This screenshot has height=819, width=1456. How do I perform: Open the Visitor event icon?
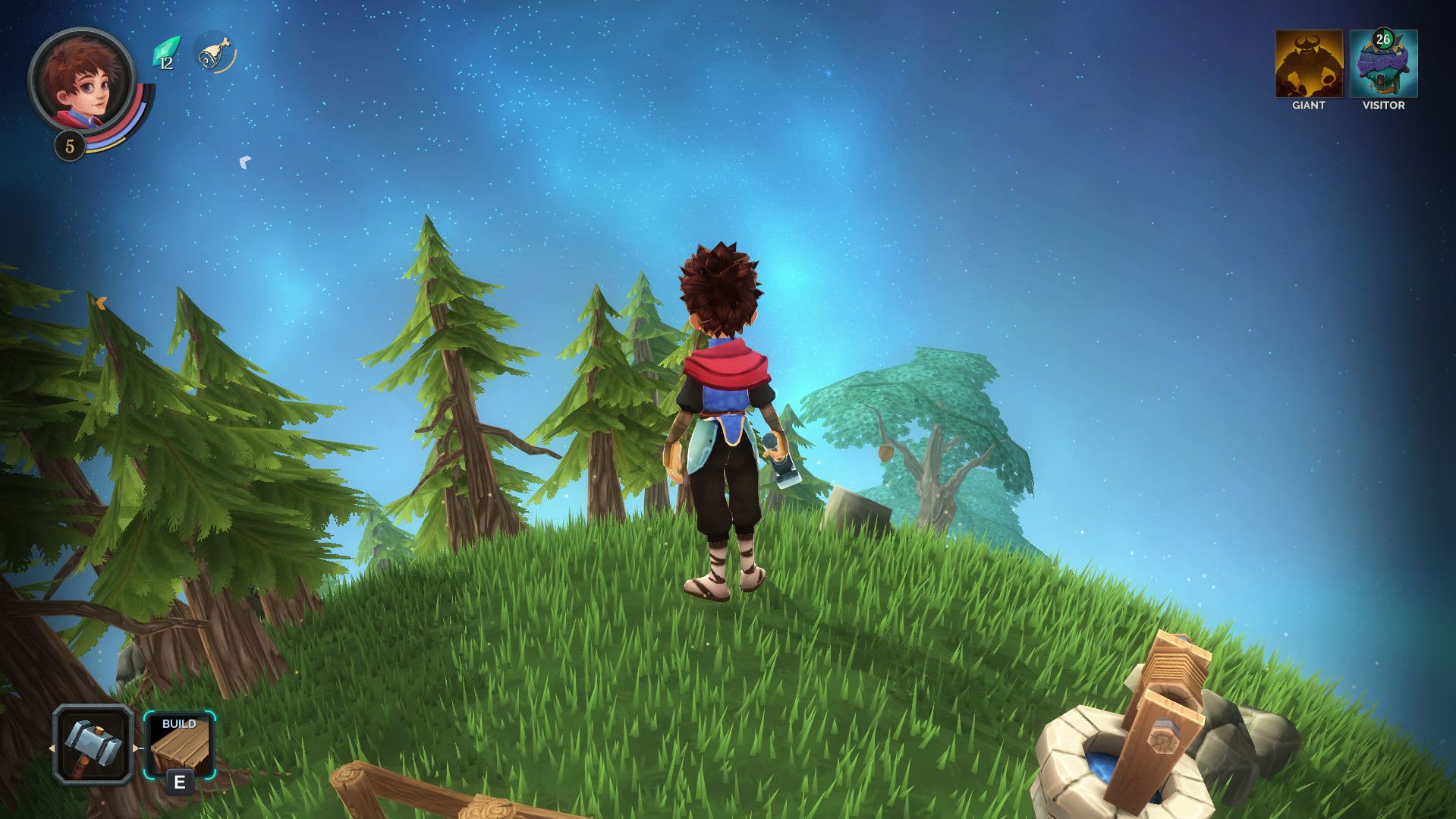tap(1383, 65)
